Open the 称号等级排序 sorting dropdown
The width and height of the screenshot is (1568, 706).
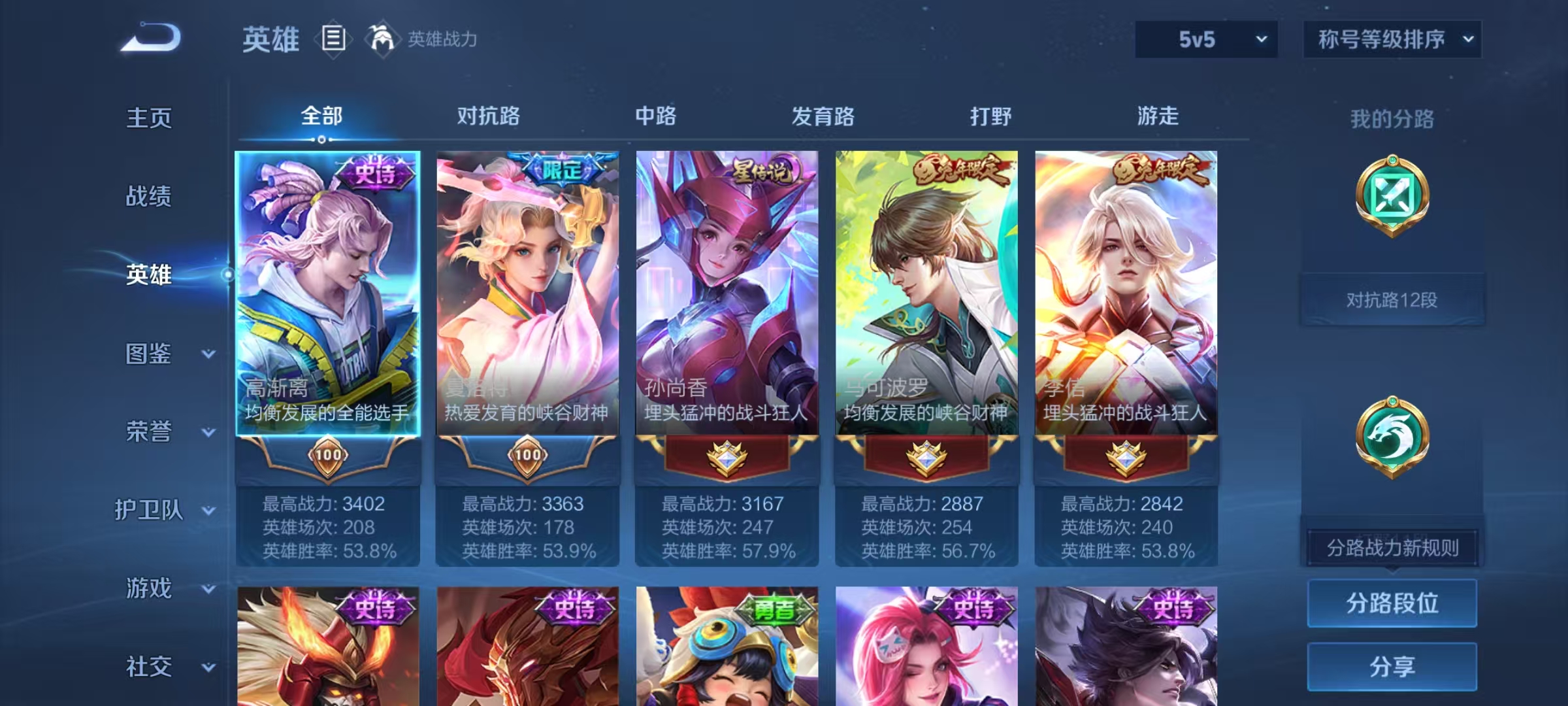1392,40
